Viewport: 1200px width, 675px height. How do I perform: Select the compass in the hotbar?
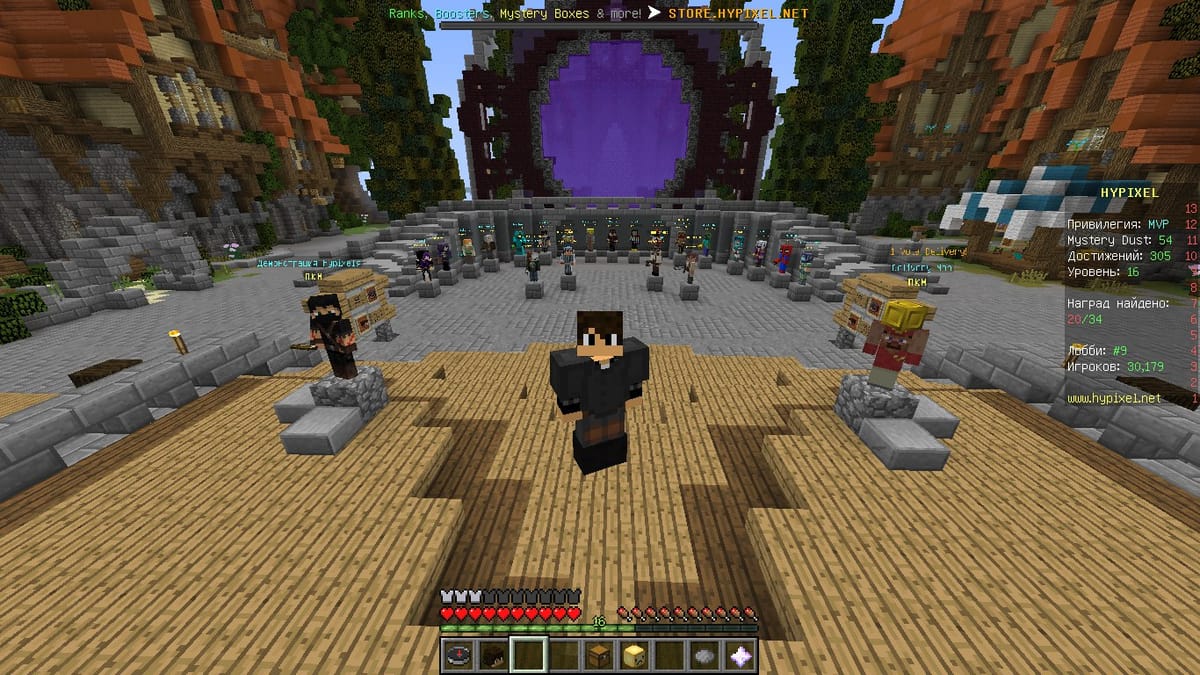tap(458, 655)
